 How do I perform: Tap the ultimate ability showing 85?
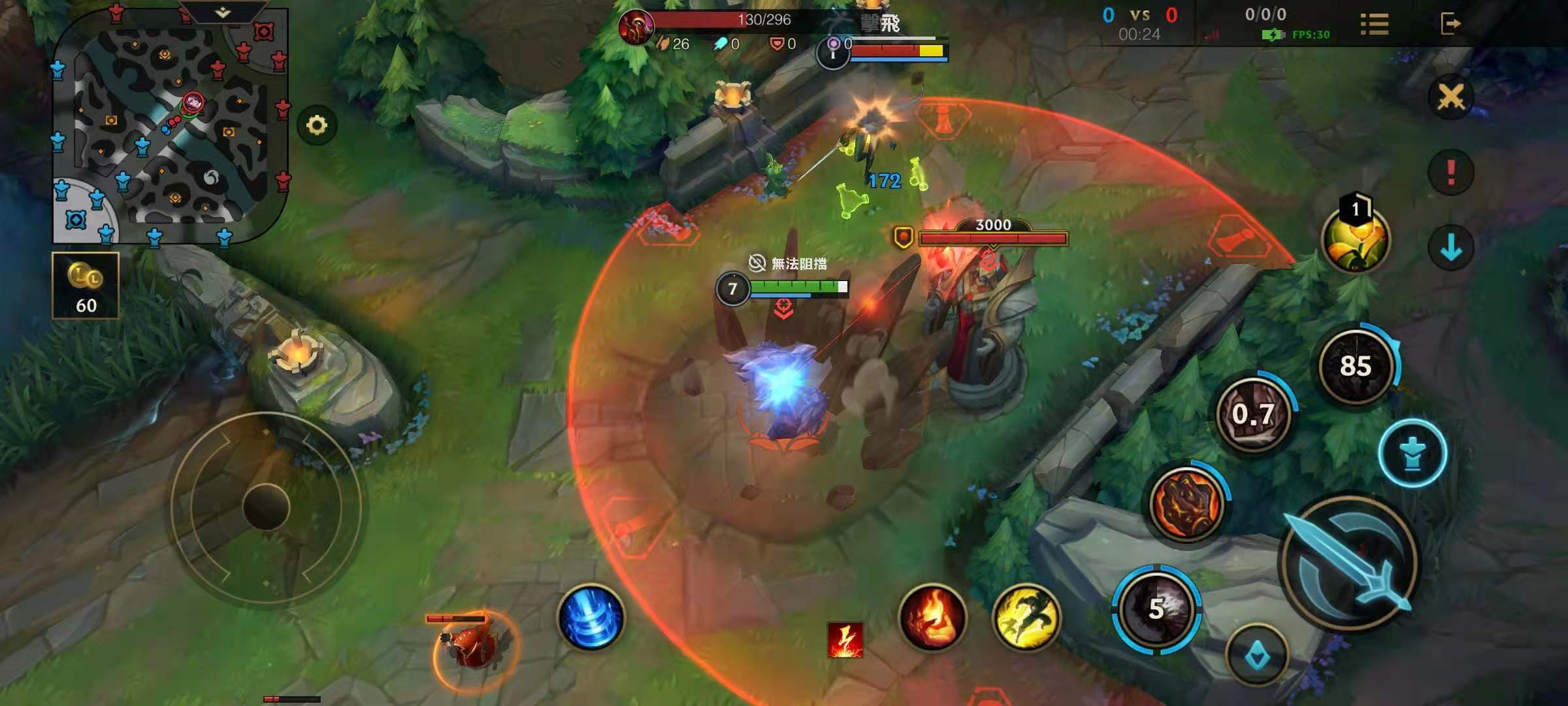coord(1356,366)
